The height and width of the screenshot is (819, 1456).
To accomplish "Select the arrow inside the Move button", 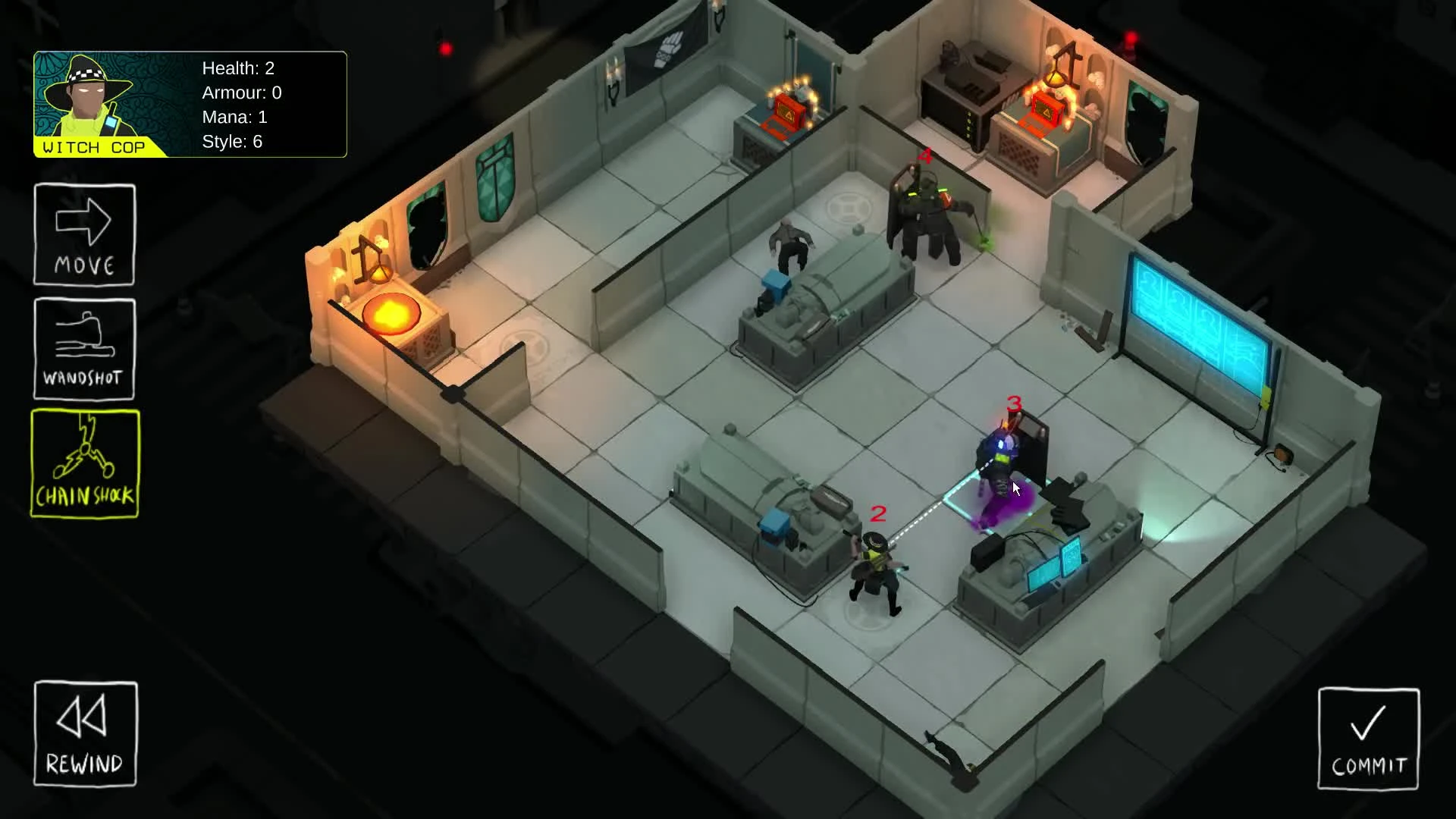I will click(x=84, y=220).
